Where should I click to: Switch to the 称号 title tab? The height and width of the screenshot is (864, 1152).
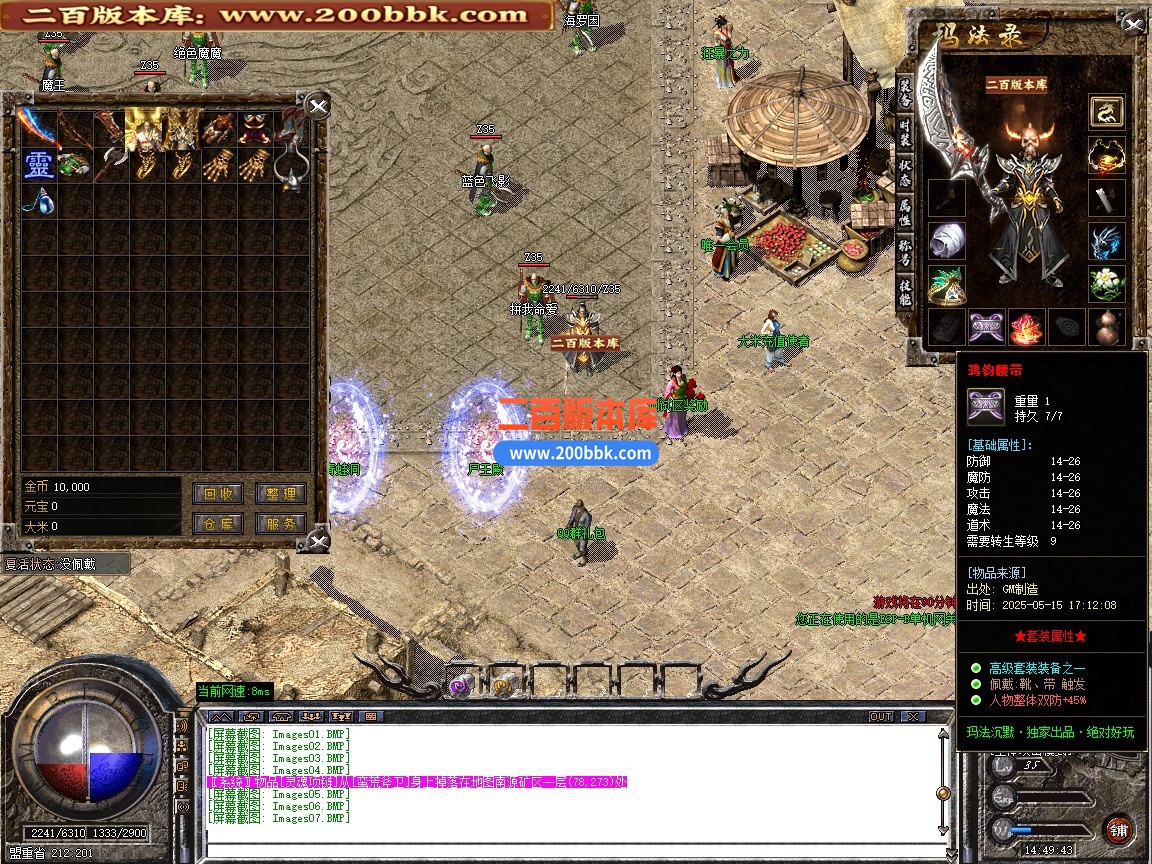tap(904, 252)
